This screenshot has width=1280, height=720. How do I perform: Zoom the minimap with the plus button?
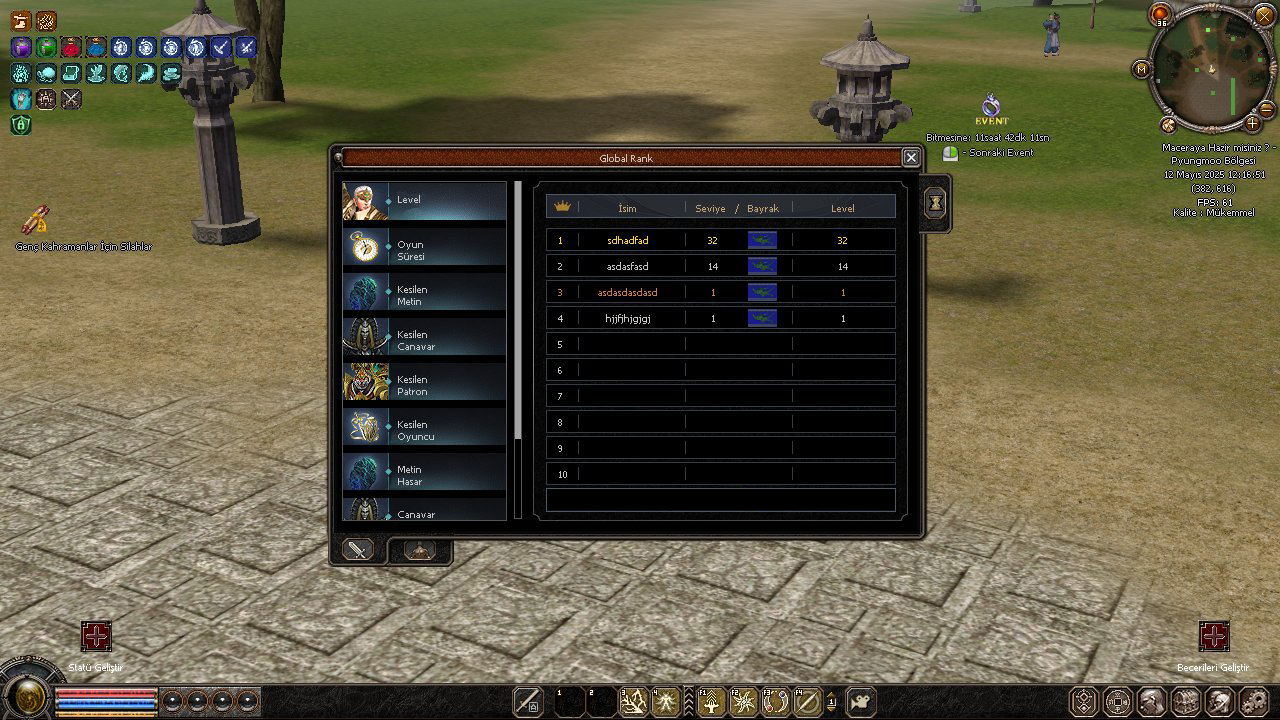[x=1252, y=123]
